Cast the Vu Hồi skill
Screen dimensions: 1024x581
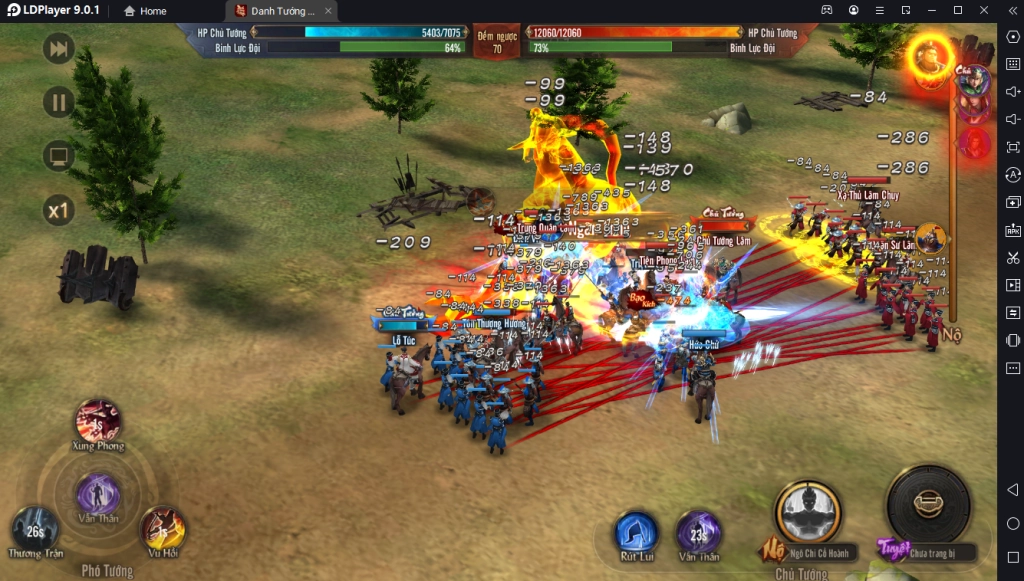(162, 528)
